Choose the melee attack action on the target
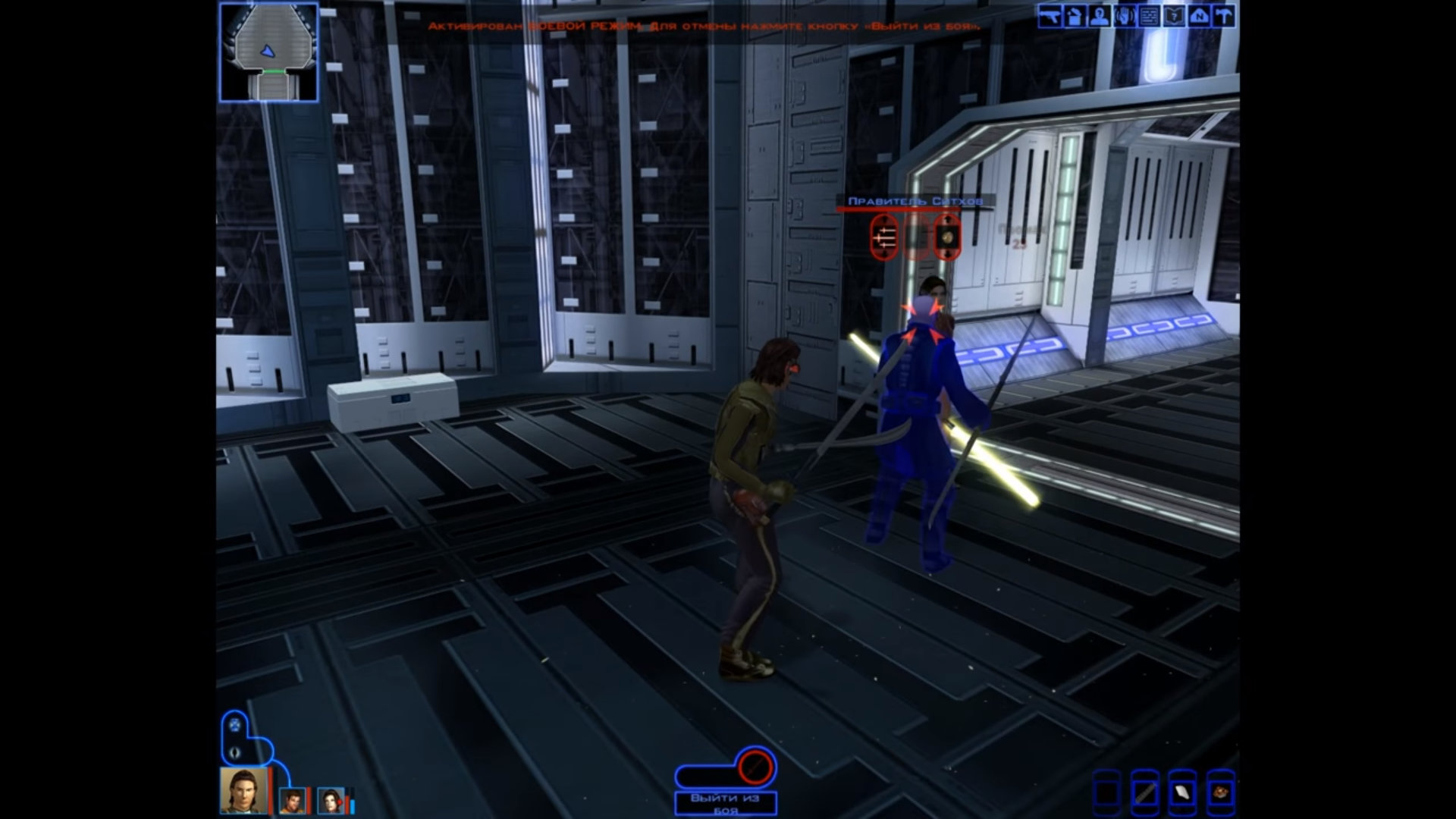1456x819 pixels. click(885, 237)
